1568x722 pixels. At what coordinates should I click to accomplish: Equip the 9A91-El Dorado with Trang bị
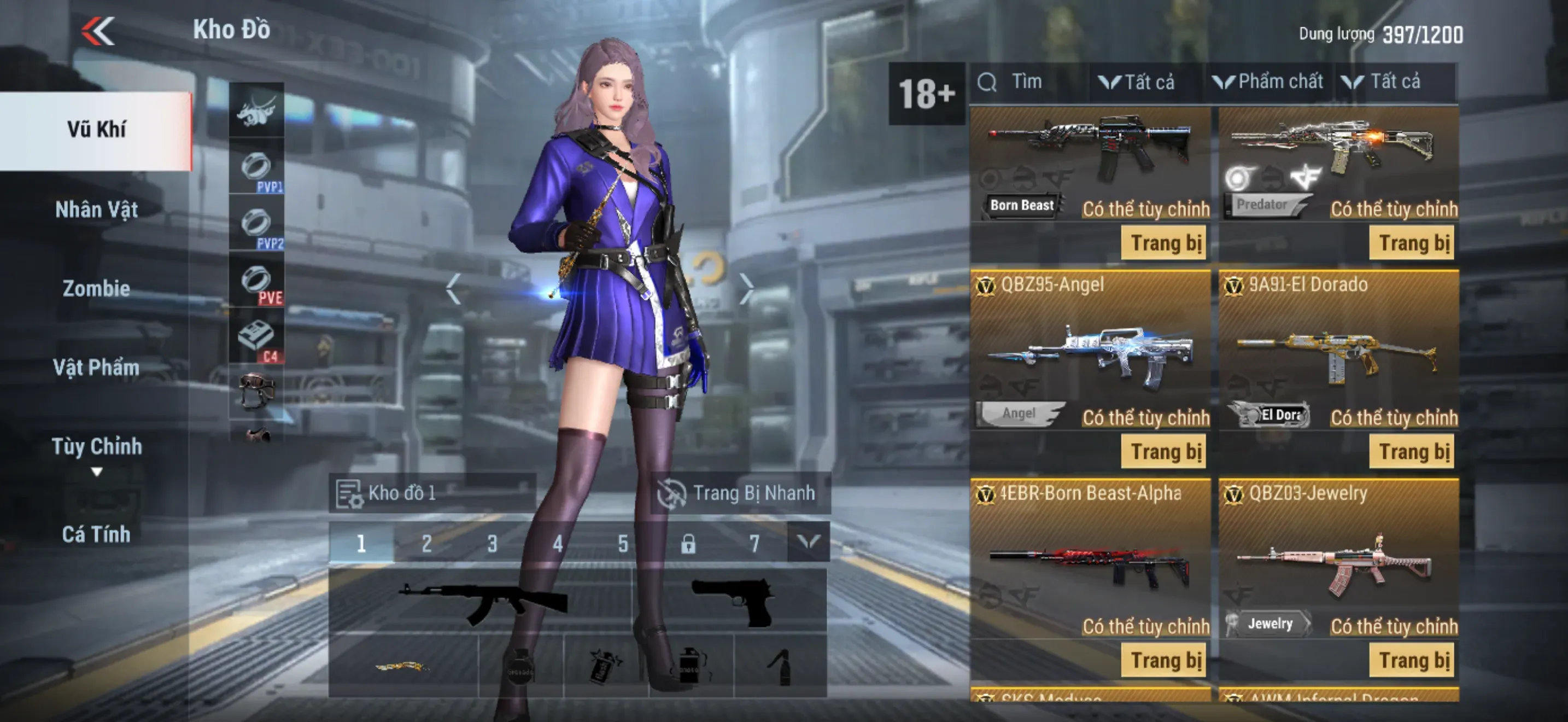click(1413, 452)
